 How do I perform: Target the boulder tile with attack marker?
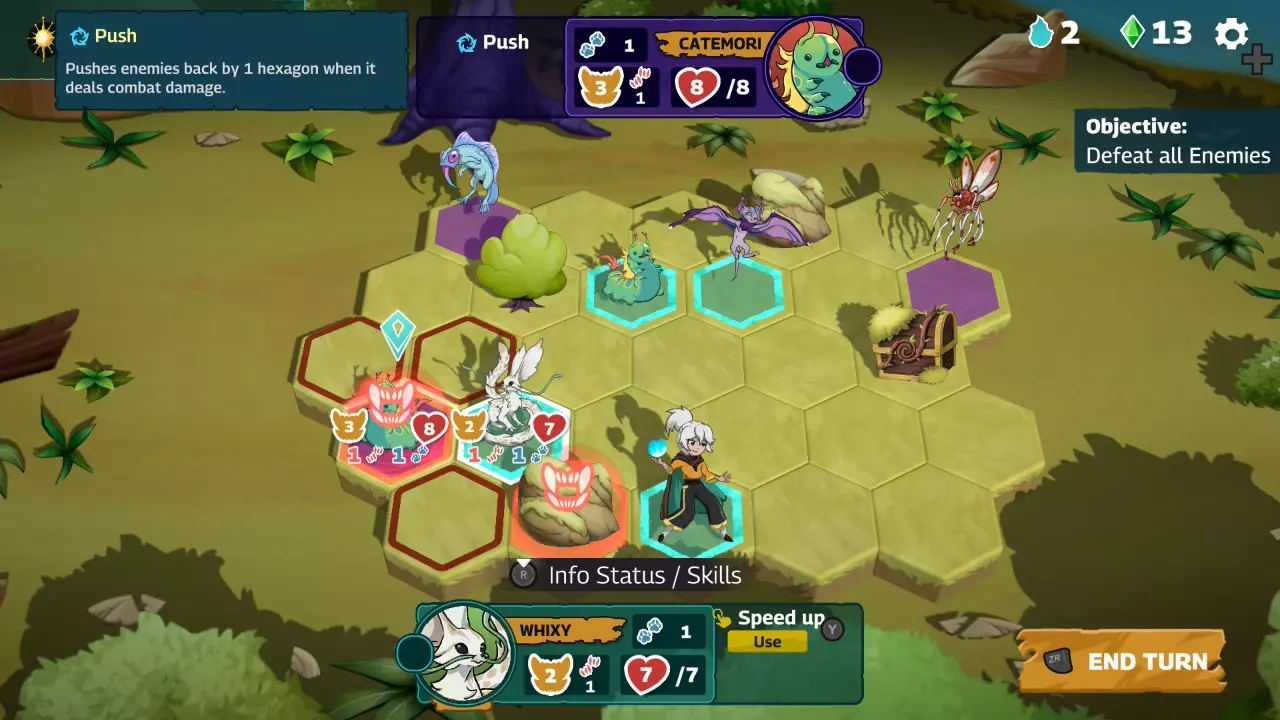point(568,500)
